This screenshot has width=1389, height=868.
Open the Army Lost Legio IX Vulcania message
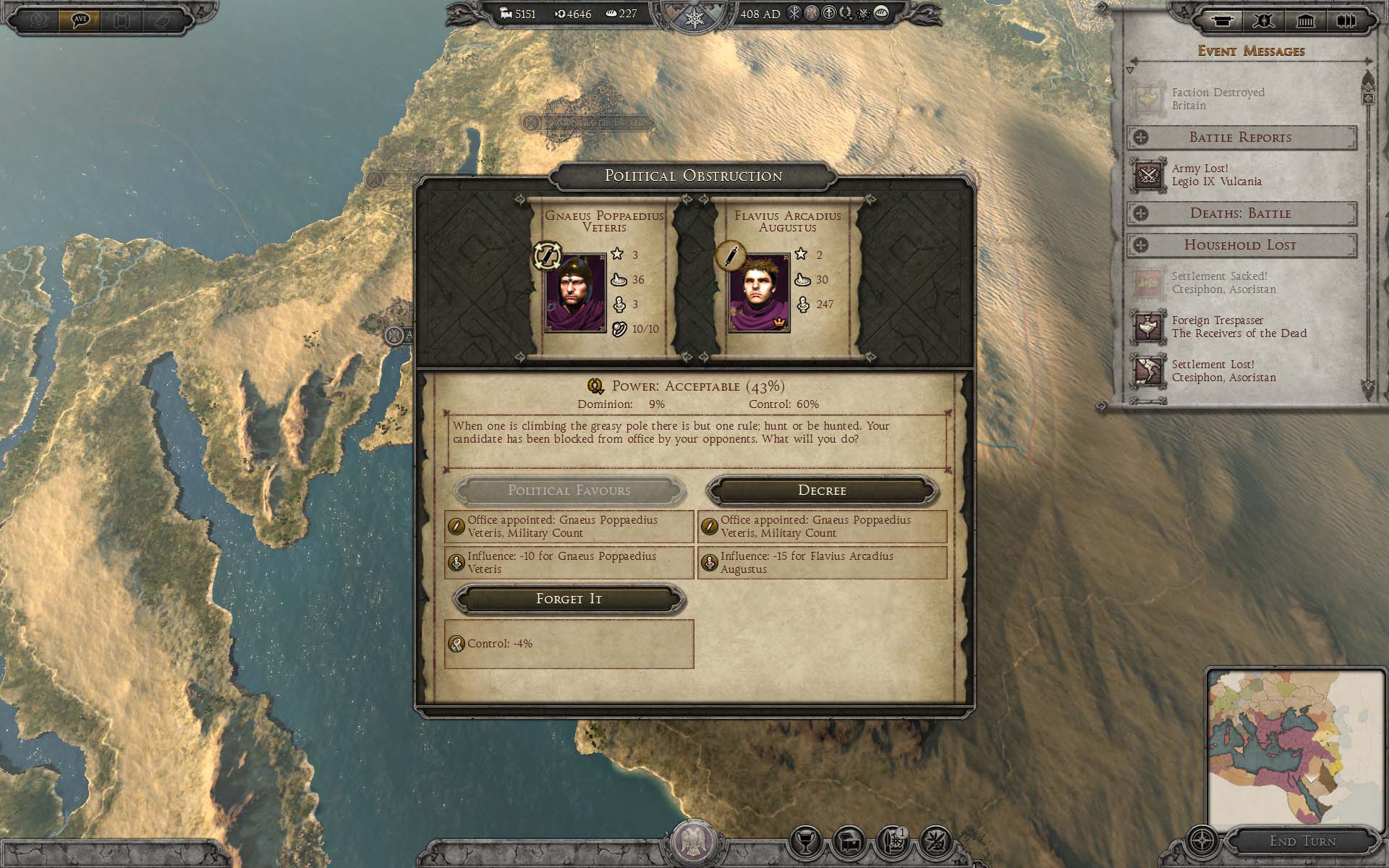click(x=1215, y=175)
